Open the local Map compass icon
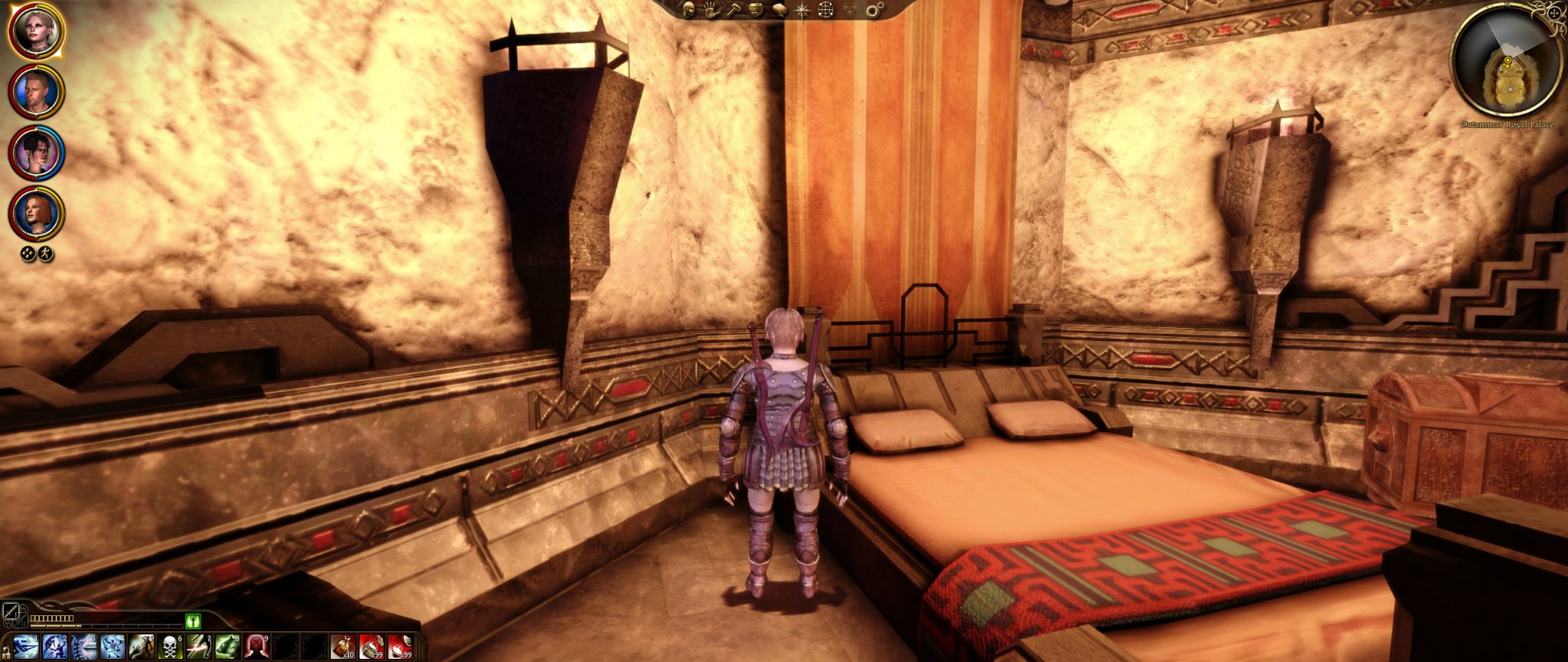The image size is (1568, 662). tap(801, 10)
